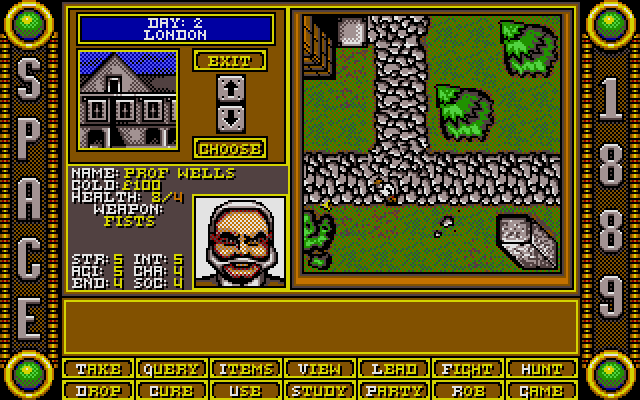Click the up arrow button
Image resolution: width=640 pixels, height=400 pixels.
click(x=229, y=88)
